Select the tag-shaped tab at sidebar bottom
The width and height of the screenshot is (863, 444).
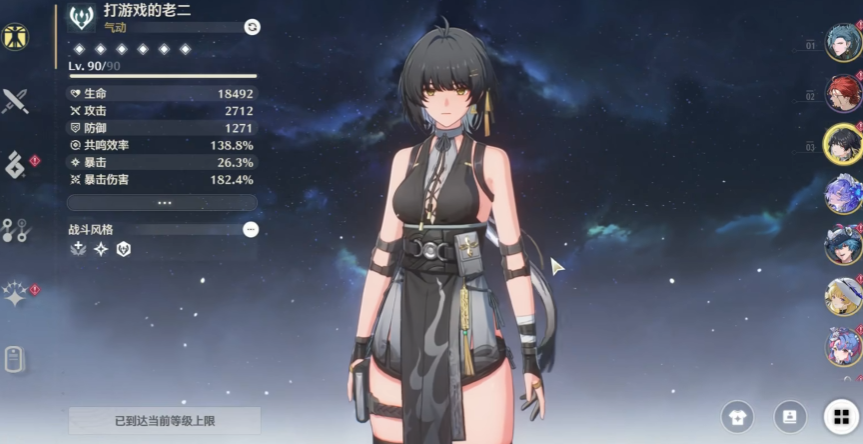[14, 359]
